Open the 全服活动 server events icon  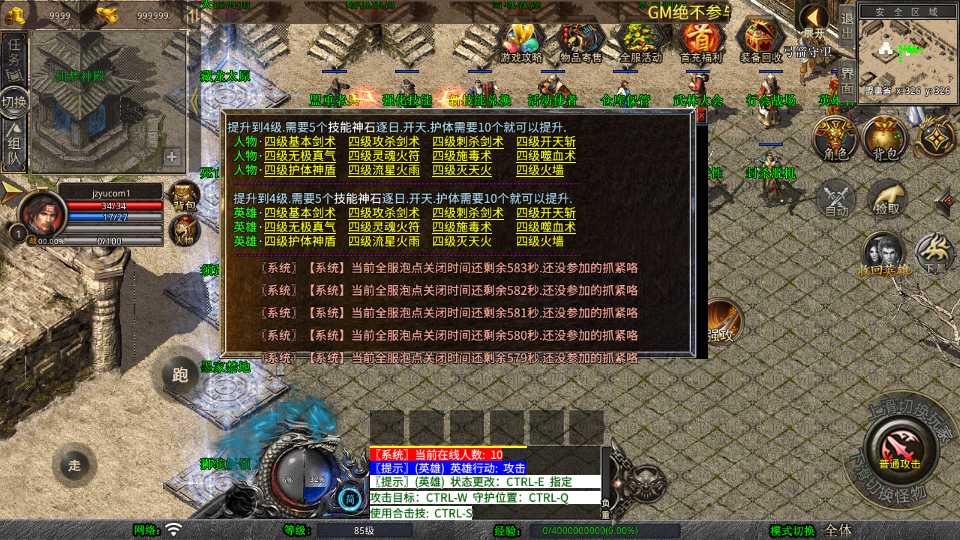641,40
